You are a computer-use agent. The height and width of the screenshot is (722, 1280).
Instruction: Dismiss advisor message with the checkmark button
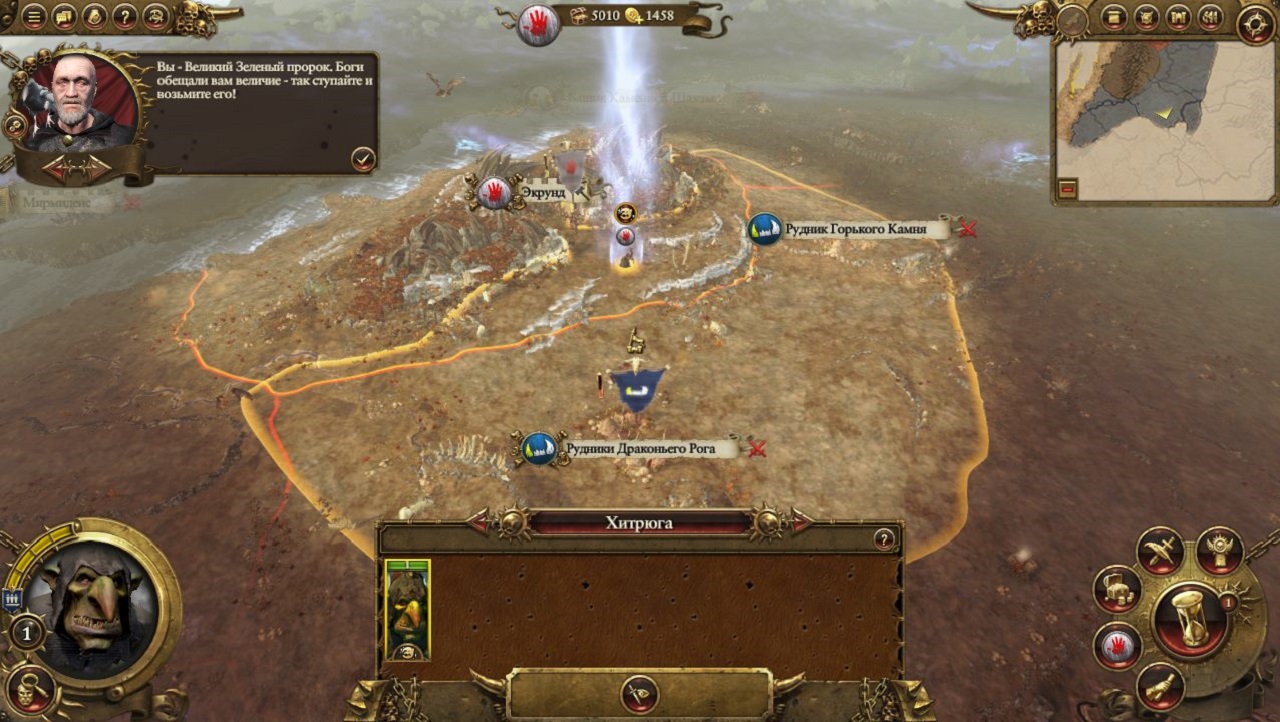coord(363,158)
